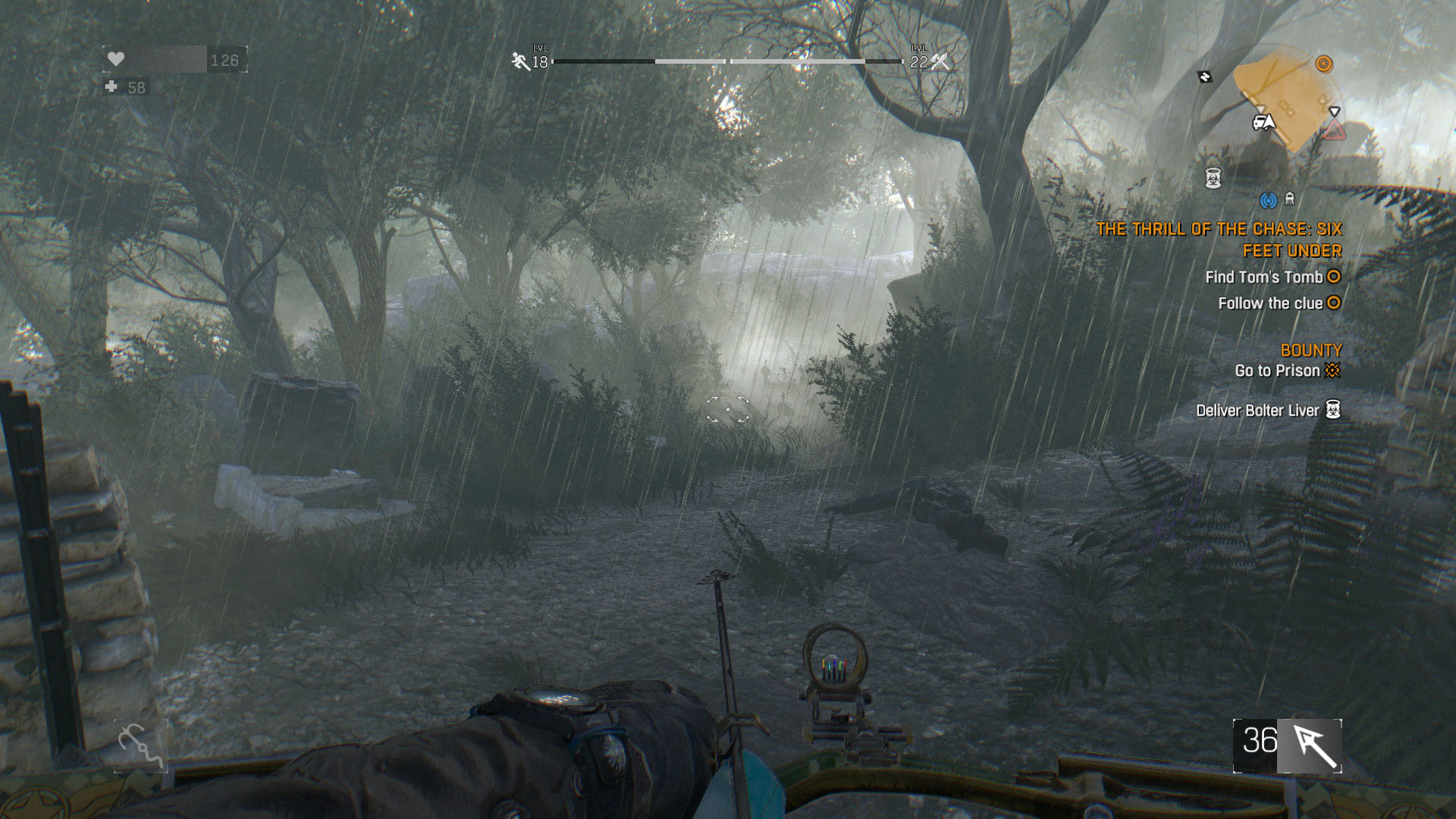
Task: Click the agility level 18 runner icon
Action: click(521, 61)
